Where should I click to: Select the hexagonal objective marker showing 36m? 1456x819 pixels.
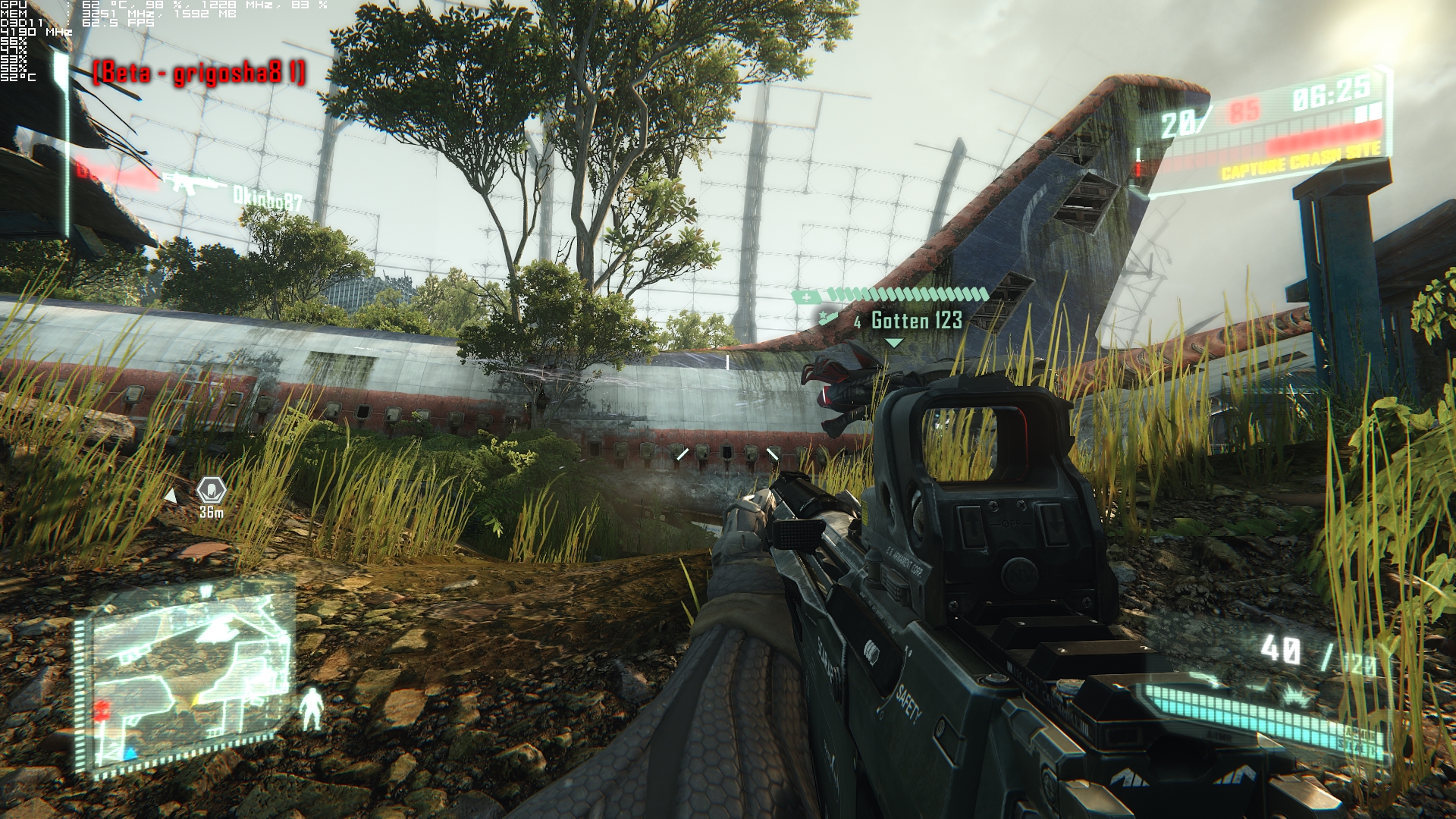212,490
